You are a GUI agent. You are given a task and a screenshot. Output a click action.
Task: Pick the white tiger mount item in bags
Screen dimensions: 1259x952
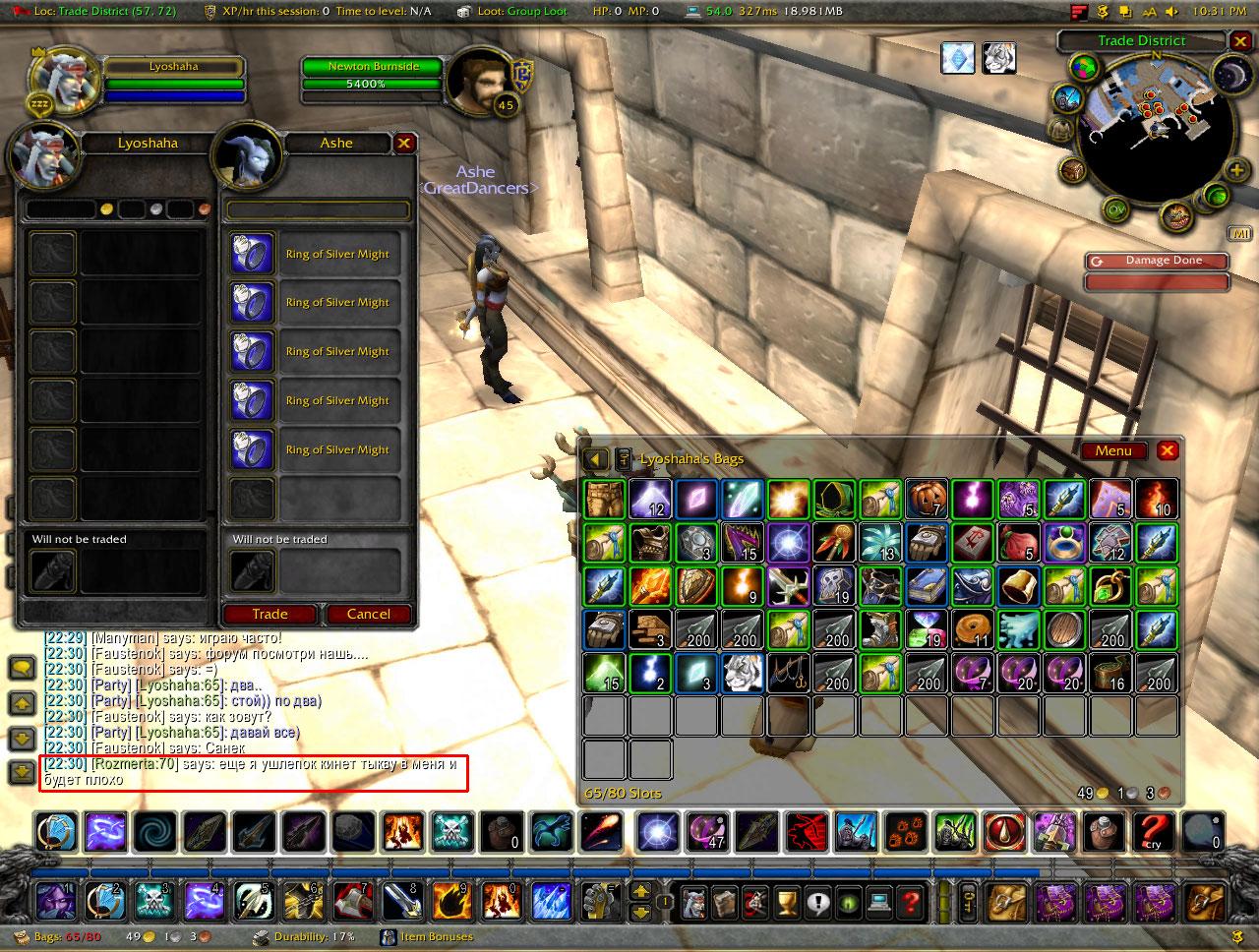(742, 674)
